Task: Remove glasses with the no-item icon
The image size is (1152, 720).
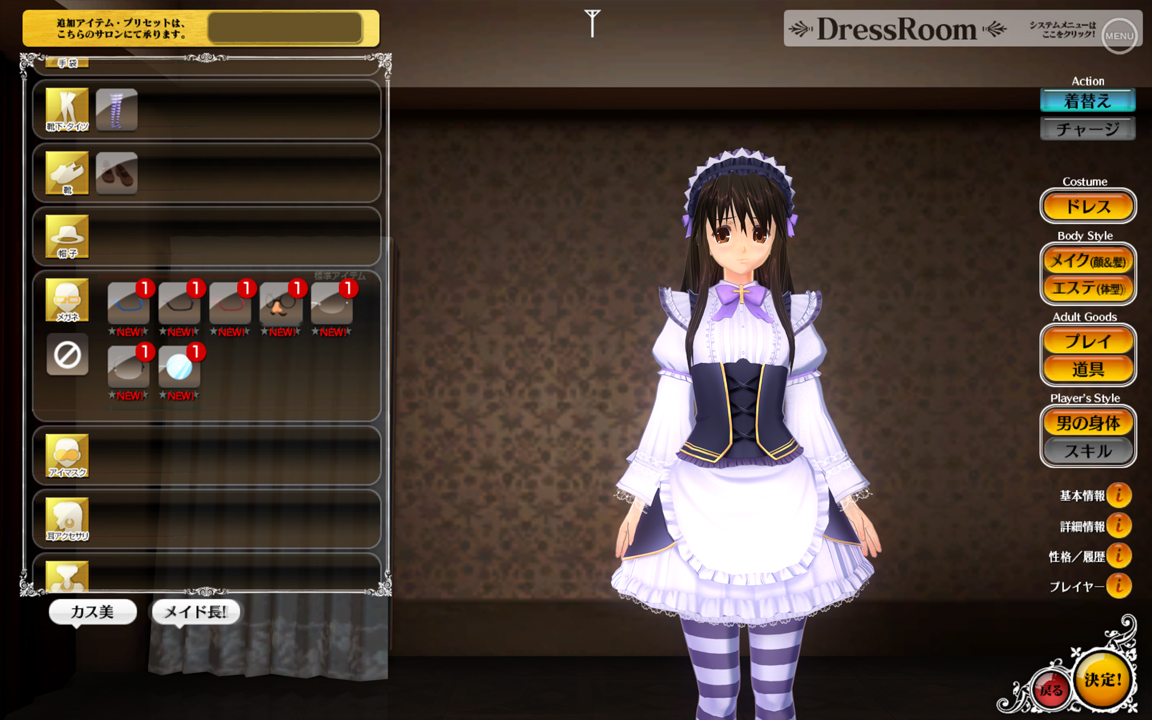Action: pyautogui.click(x=67, y=355)
